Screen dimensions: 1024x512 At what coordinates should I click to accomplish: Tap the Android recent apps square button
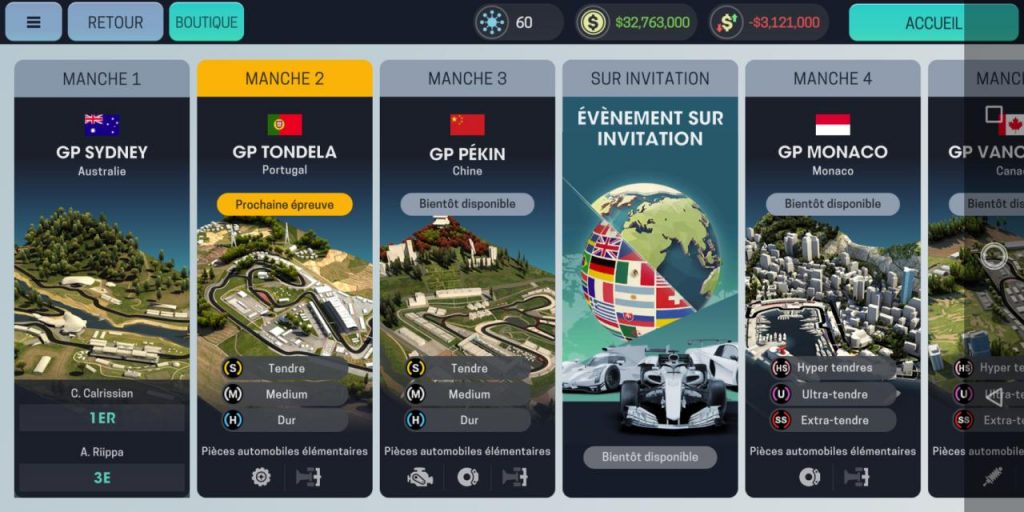click(993, 114)
